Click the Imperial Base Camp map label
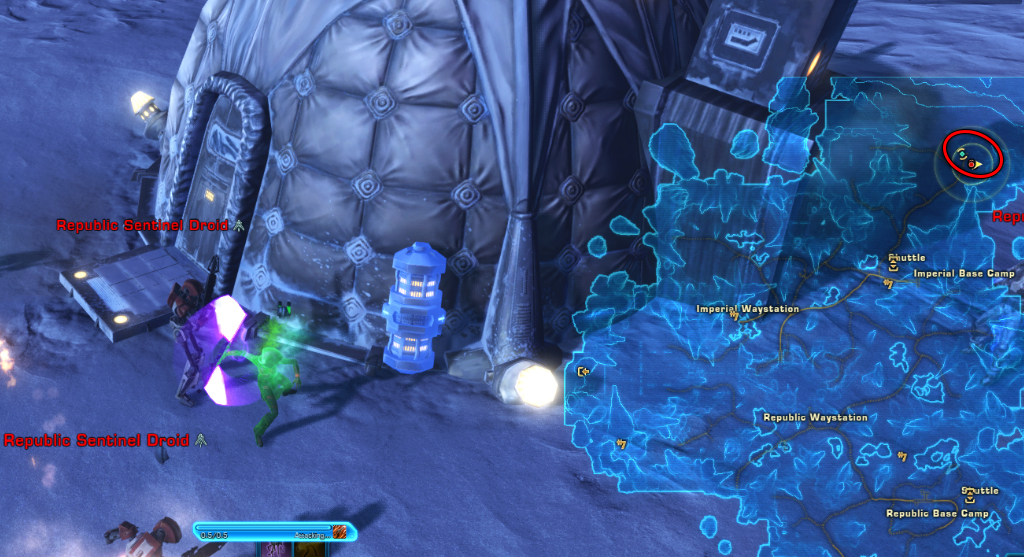This screenshot has width=1024, height=557. [964, 273]
